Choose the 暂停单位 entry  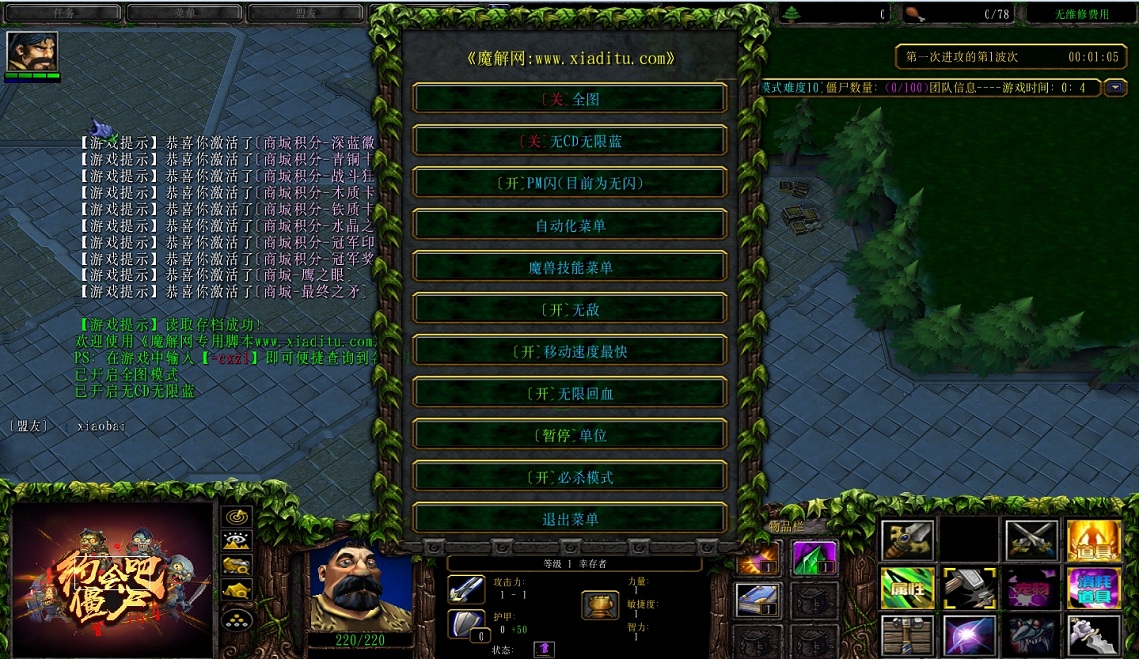pos(570,435)
